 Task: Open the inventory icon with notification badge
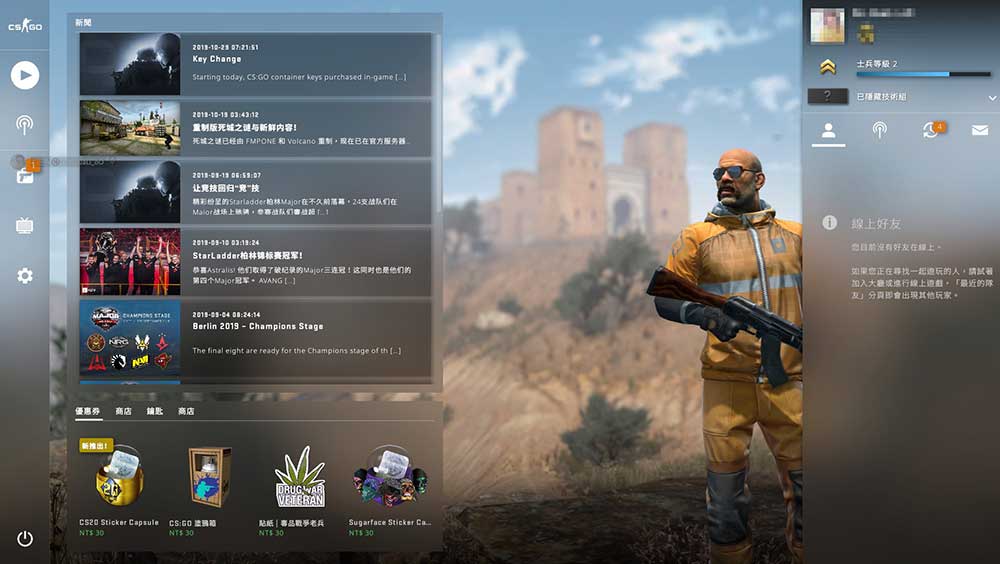[x=25, y=176]
